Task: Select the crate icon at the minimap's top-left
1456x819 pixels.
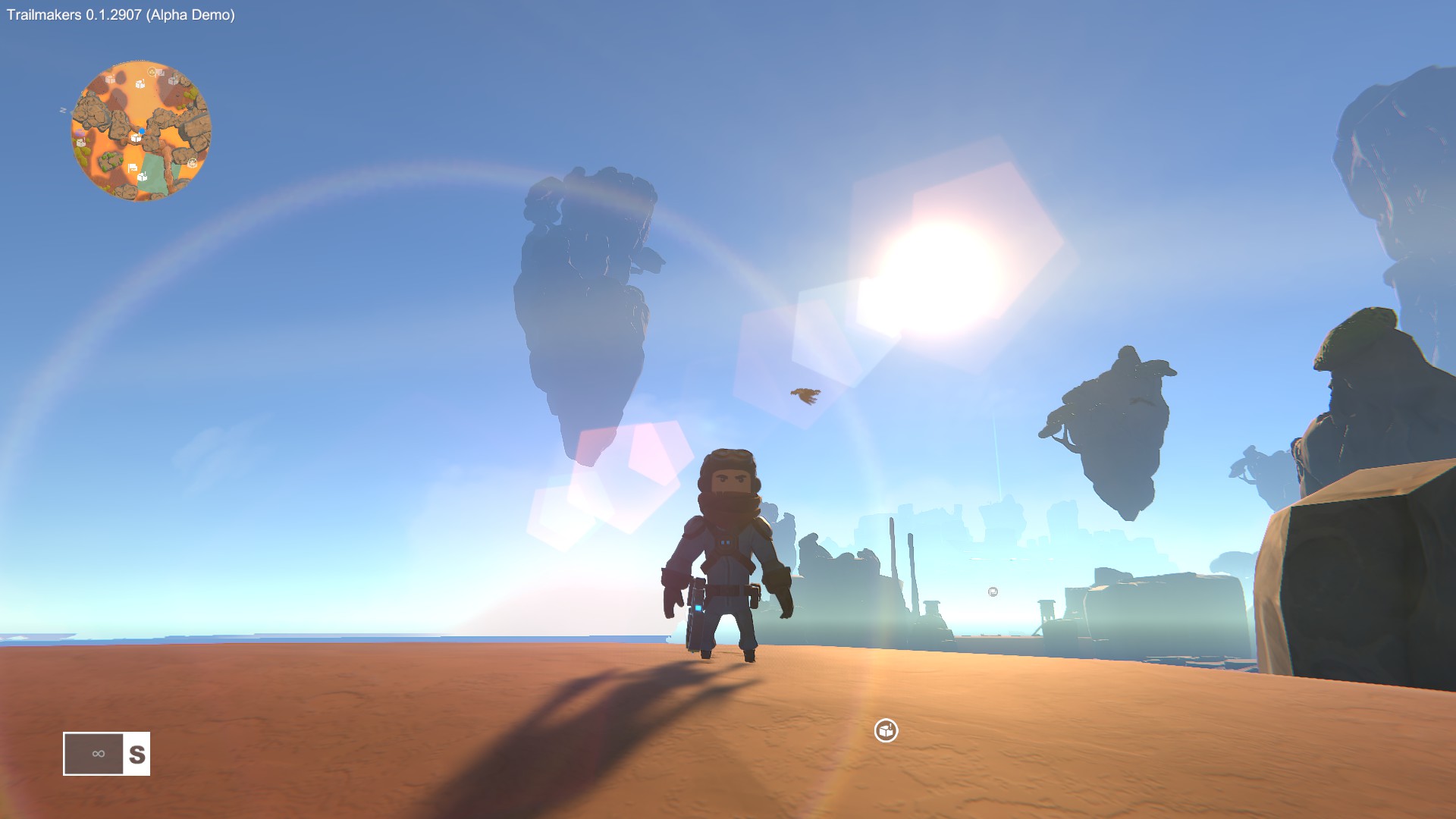Action: pos(110,80)
